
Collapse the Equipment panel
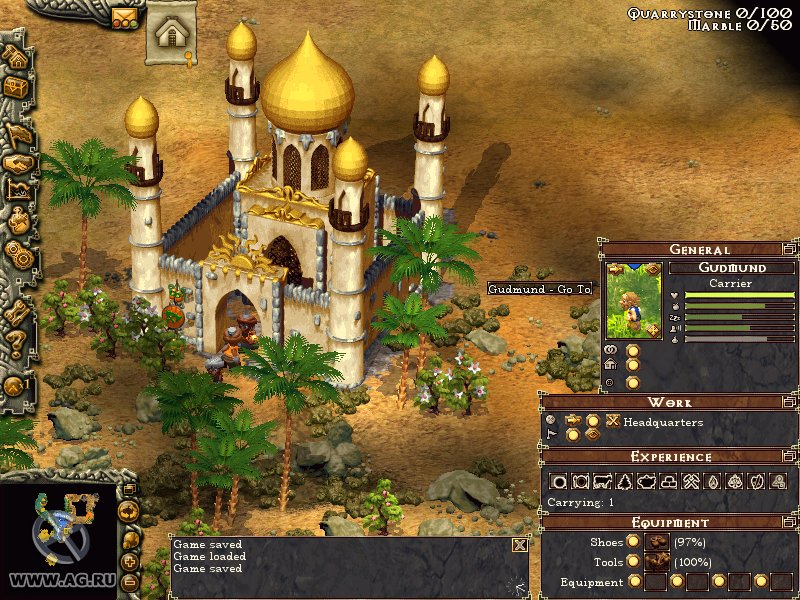(789, 522)
